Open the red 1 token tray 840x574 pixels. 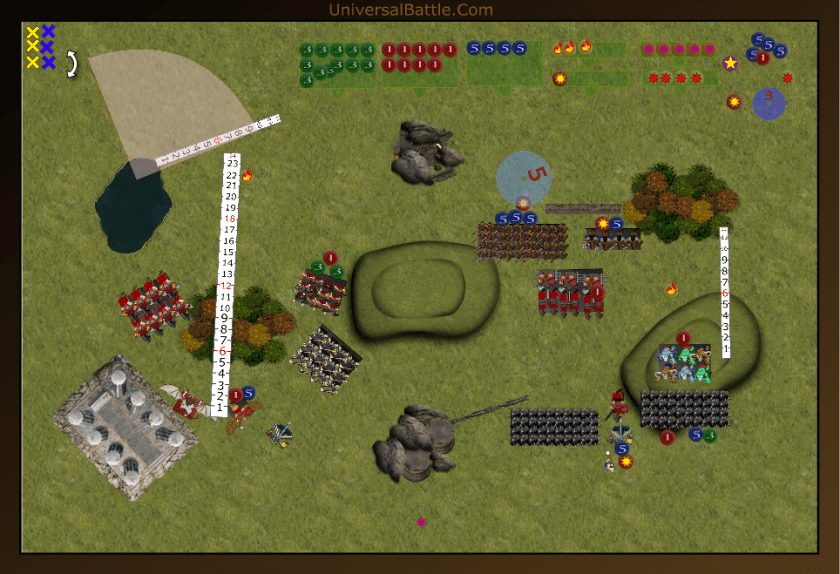[419, 58]
